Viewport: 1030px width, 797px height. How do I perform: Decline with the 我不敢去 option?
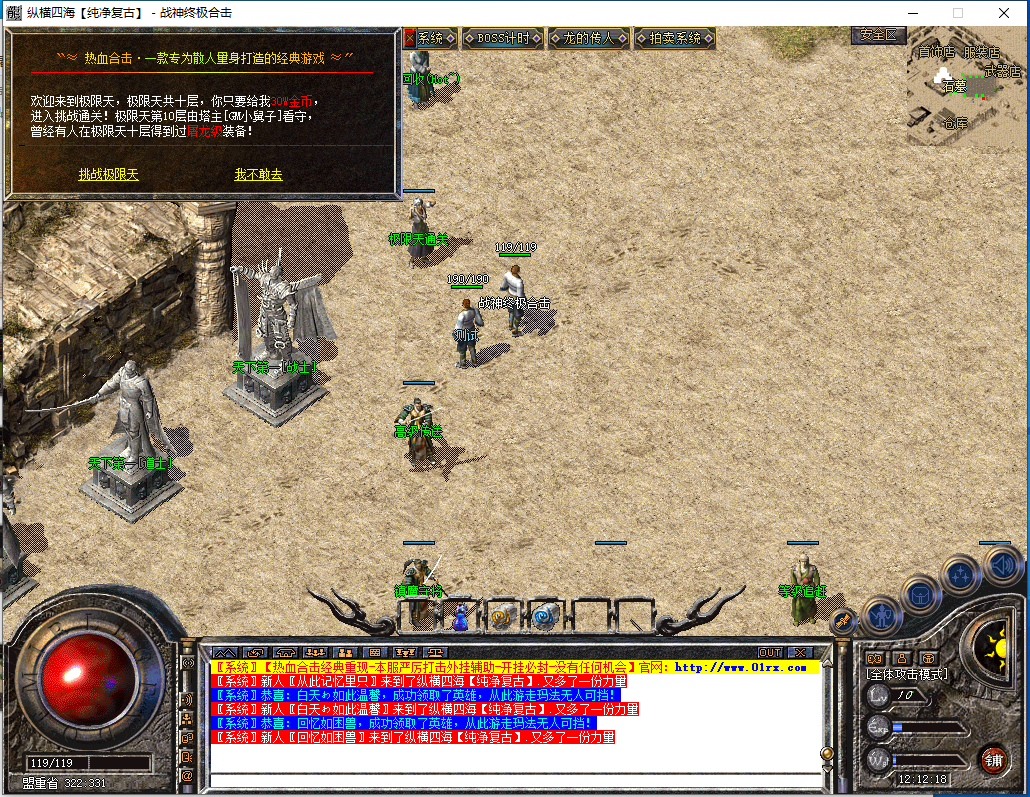click(x=258, y=175)
